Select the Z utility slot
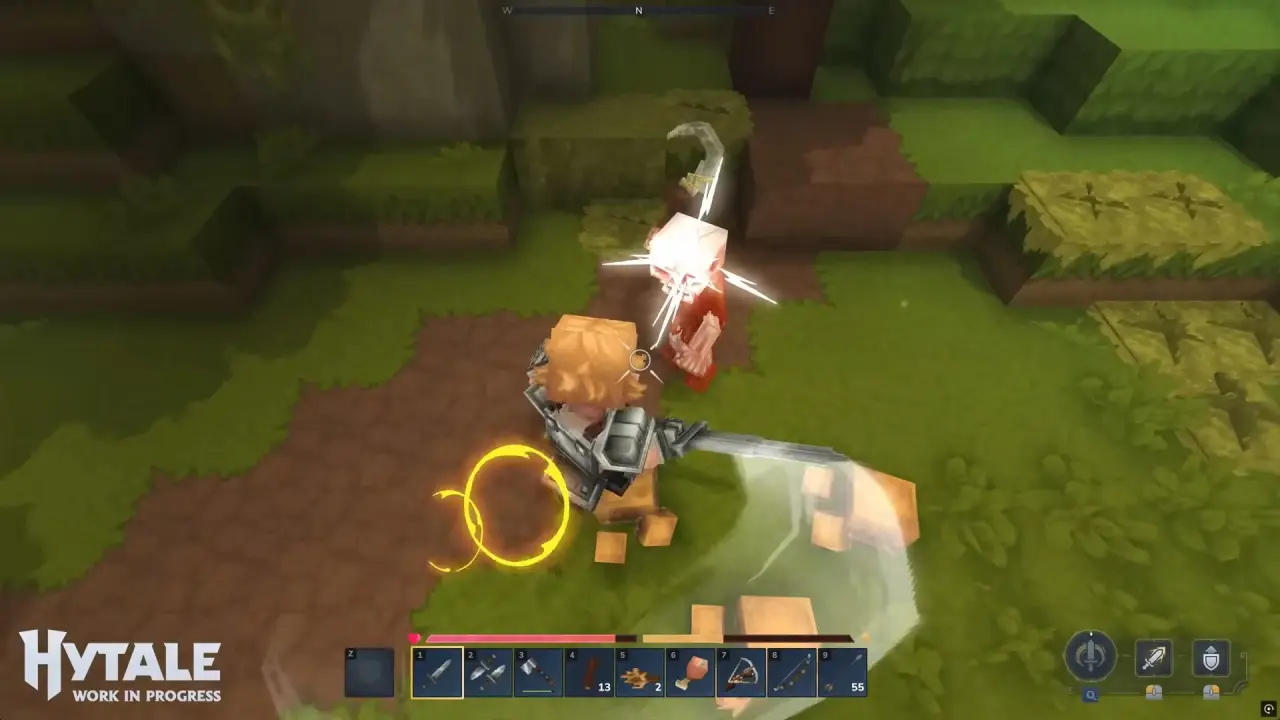The height and width of the screenshot is (720, 1280). tap(370, 672)
